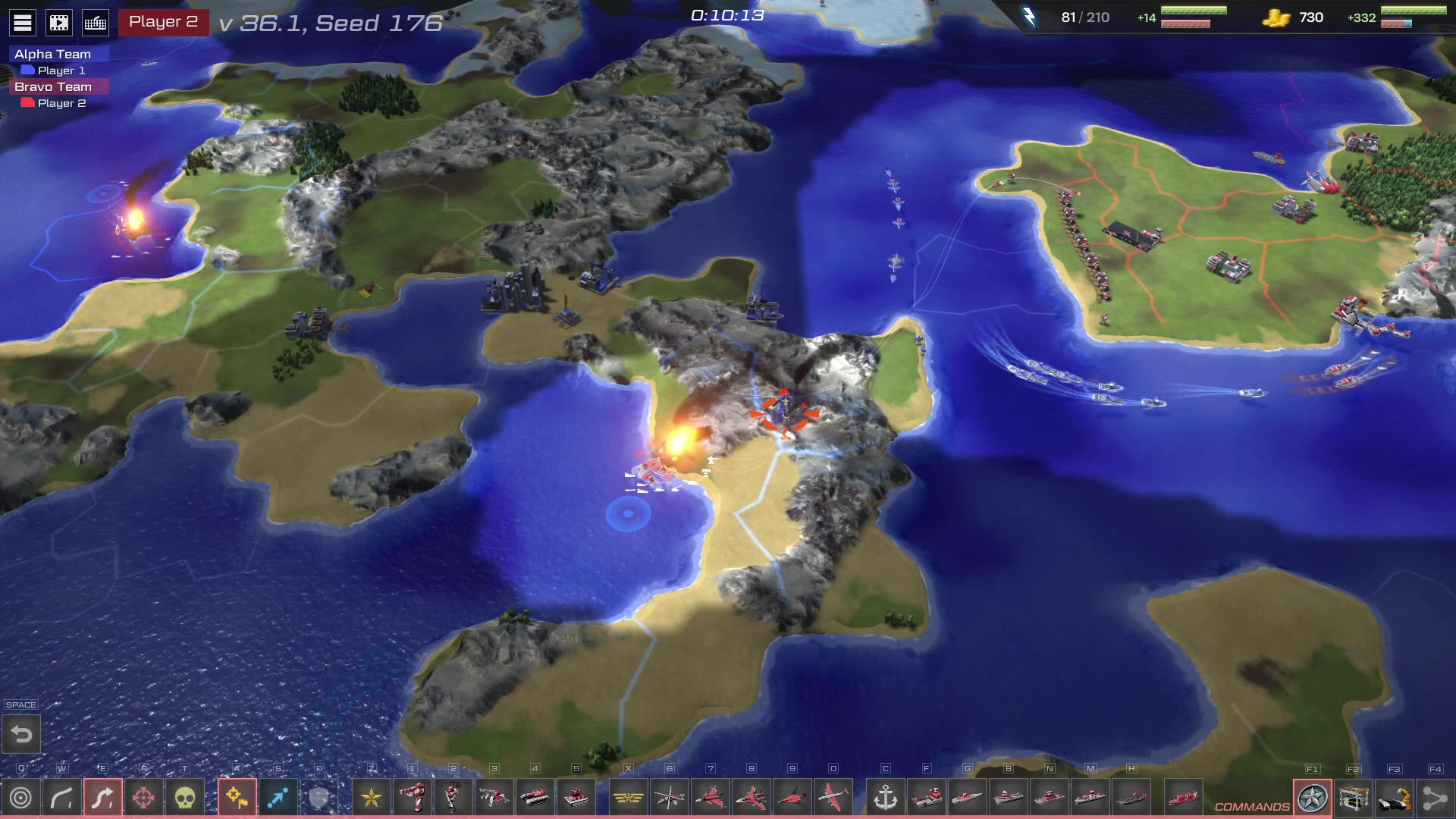Open the factory build tab
The height and width of the screenshot is (819, 1456).
pyautogui.click(x=1354, y=798)
